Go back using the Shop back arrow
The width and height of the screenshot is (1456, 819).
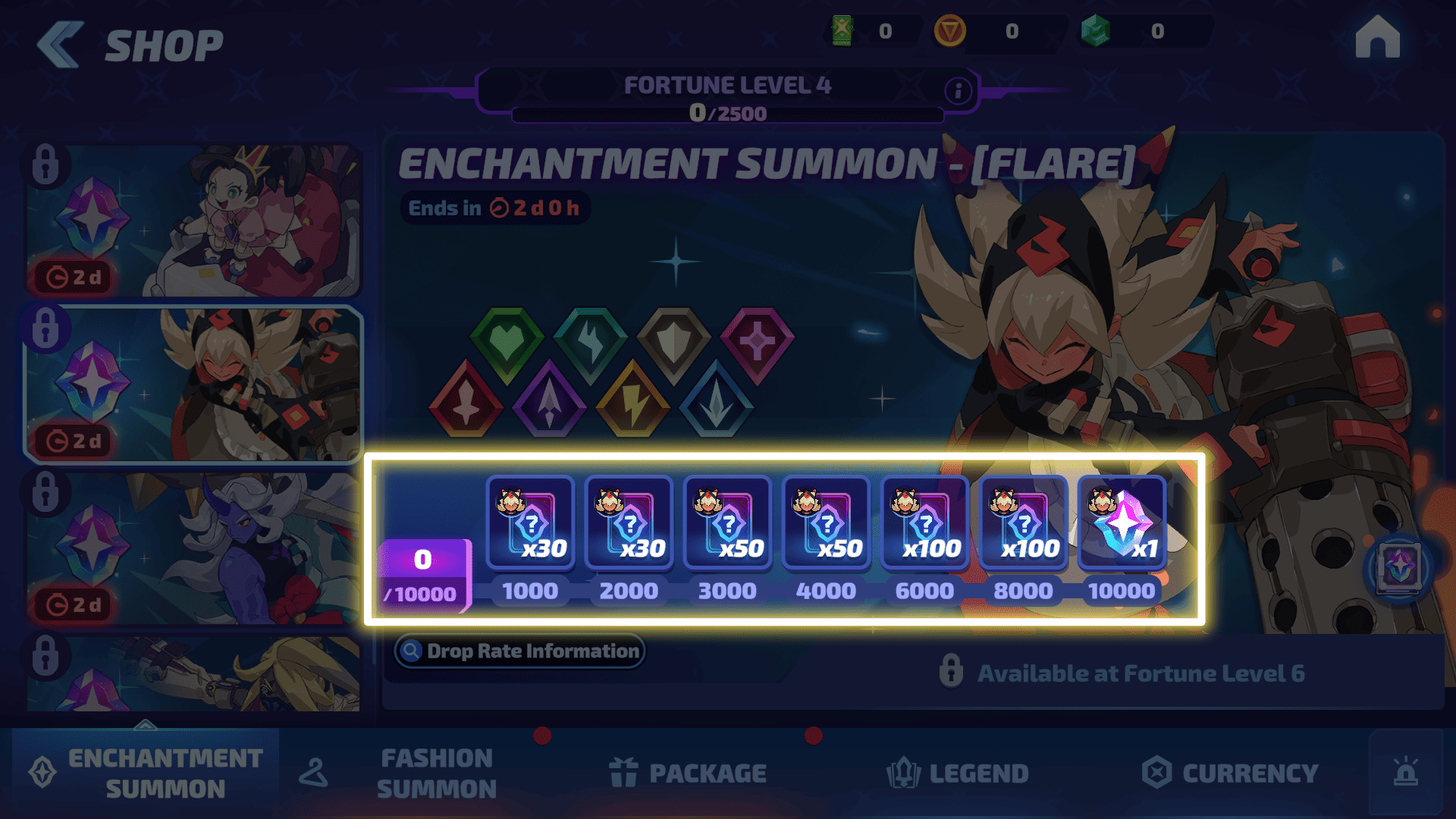(61, 45)
